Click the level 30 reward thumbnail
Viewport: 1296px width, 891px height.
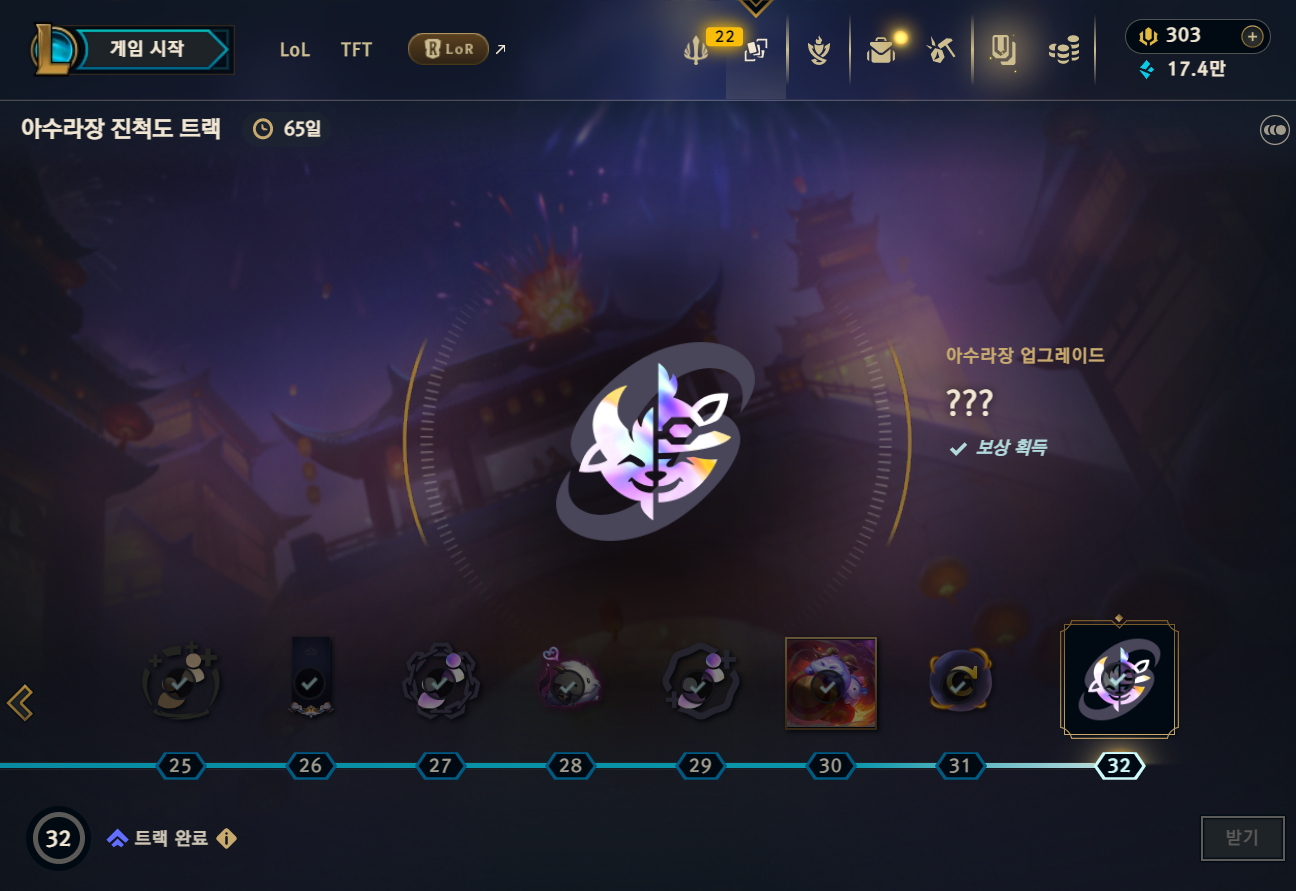point(830,684)
